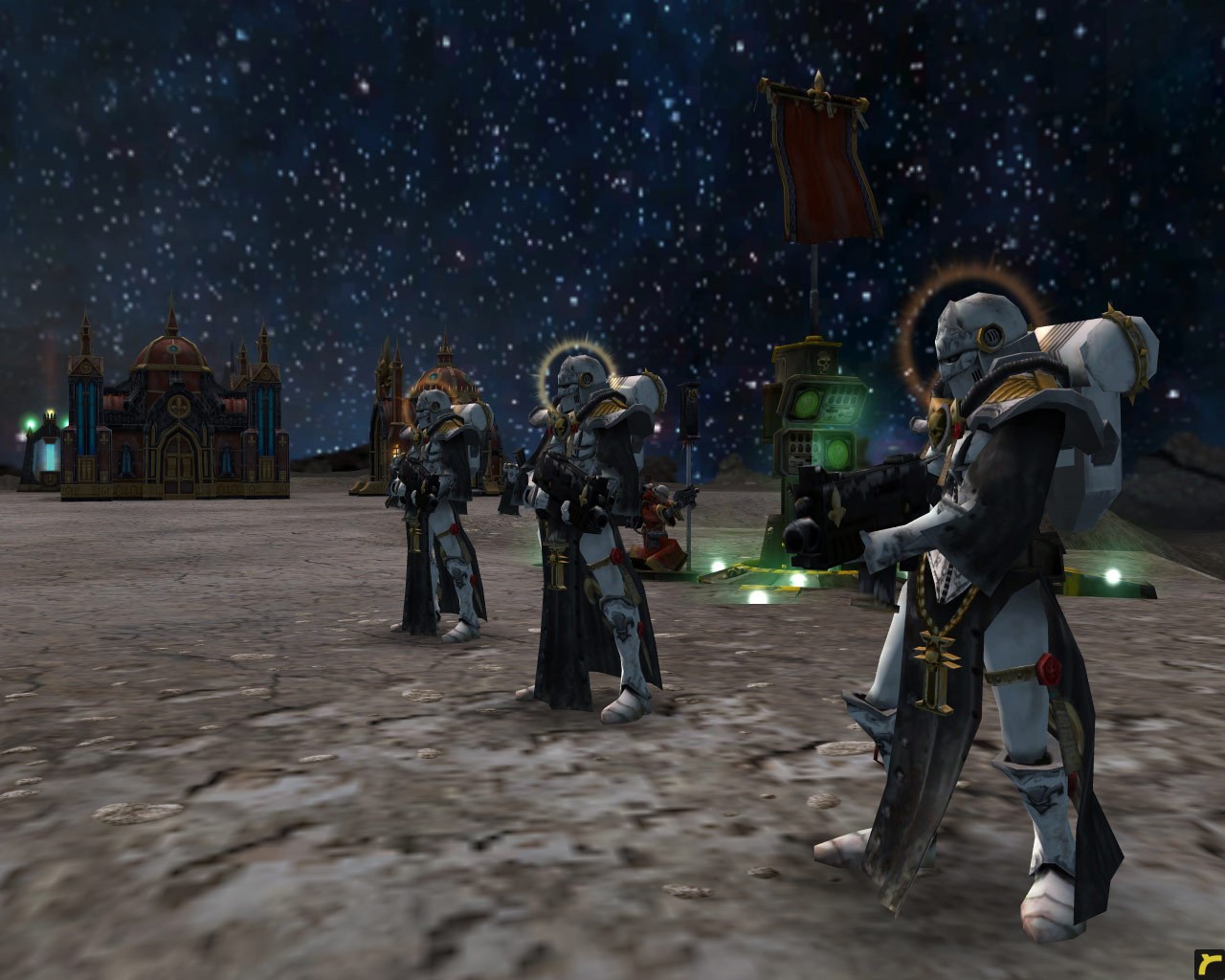This screenshot has width=1225, height=980.
Task: Click the yellow curved-arrow corner icon
Action: click(1208, 964)
